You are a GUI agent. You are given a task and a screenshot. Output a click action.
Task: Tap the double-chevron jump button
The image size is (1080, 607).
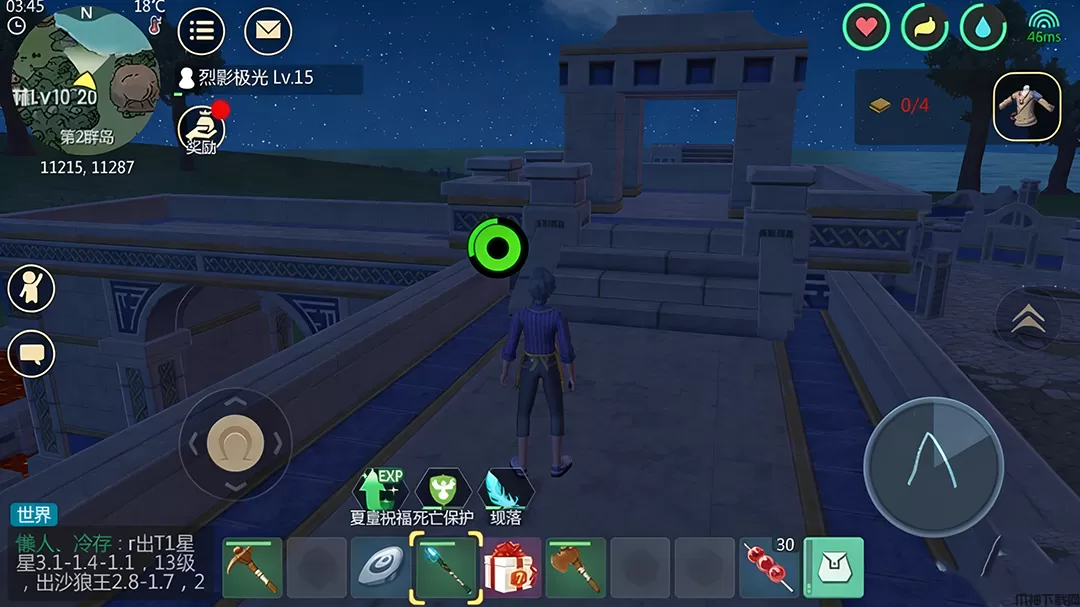[x=1028, y=319]
